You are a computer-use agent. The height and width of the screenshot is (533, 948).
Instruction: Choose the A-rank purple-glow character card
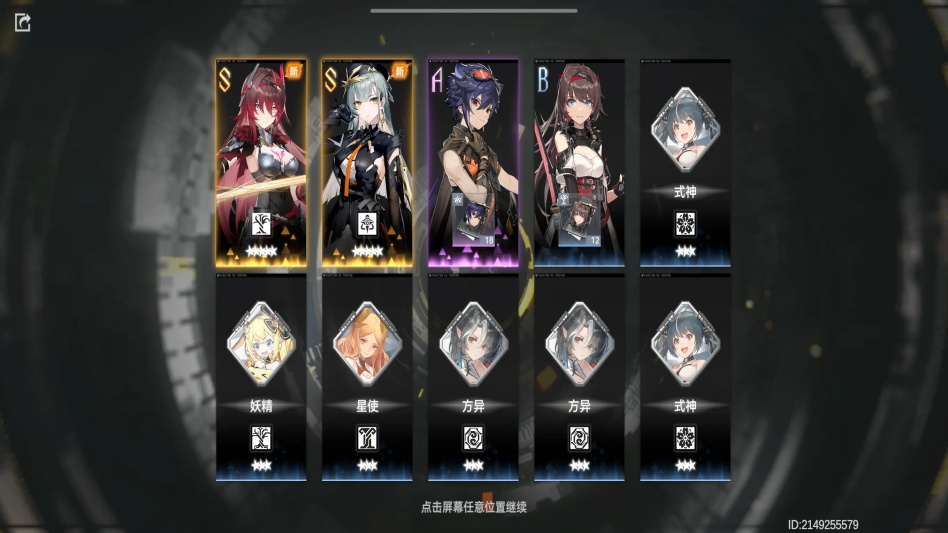click(x=473, y=163)
